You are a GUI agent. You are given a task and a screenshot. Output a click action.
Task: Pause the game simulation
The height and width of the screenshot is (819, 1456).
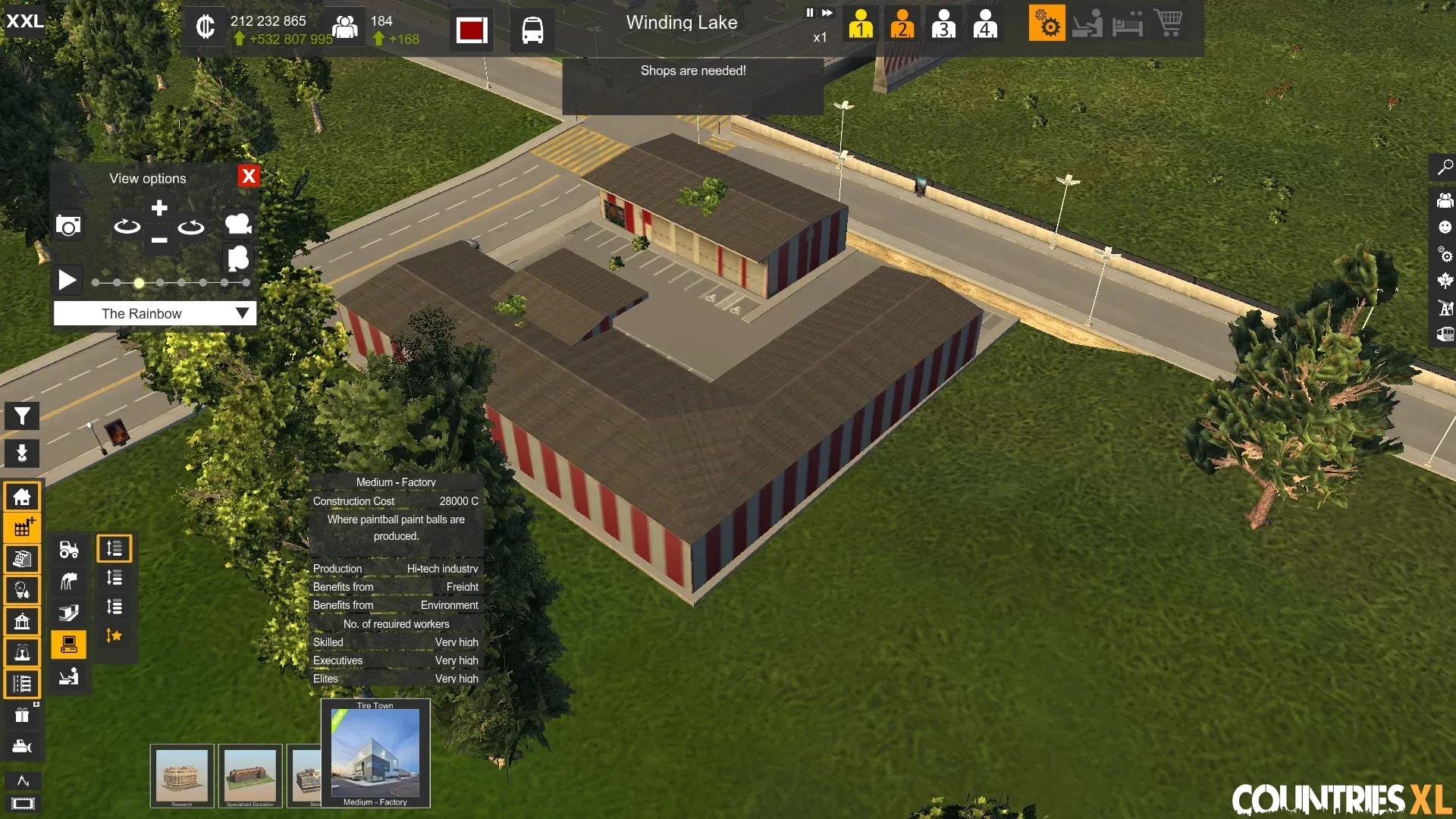coord(809,13)
